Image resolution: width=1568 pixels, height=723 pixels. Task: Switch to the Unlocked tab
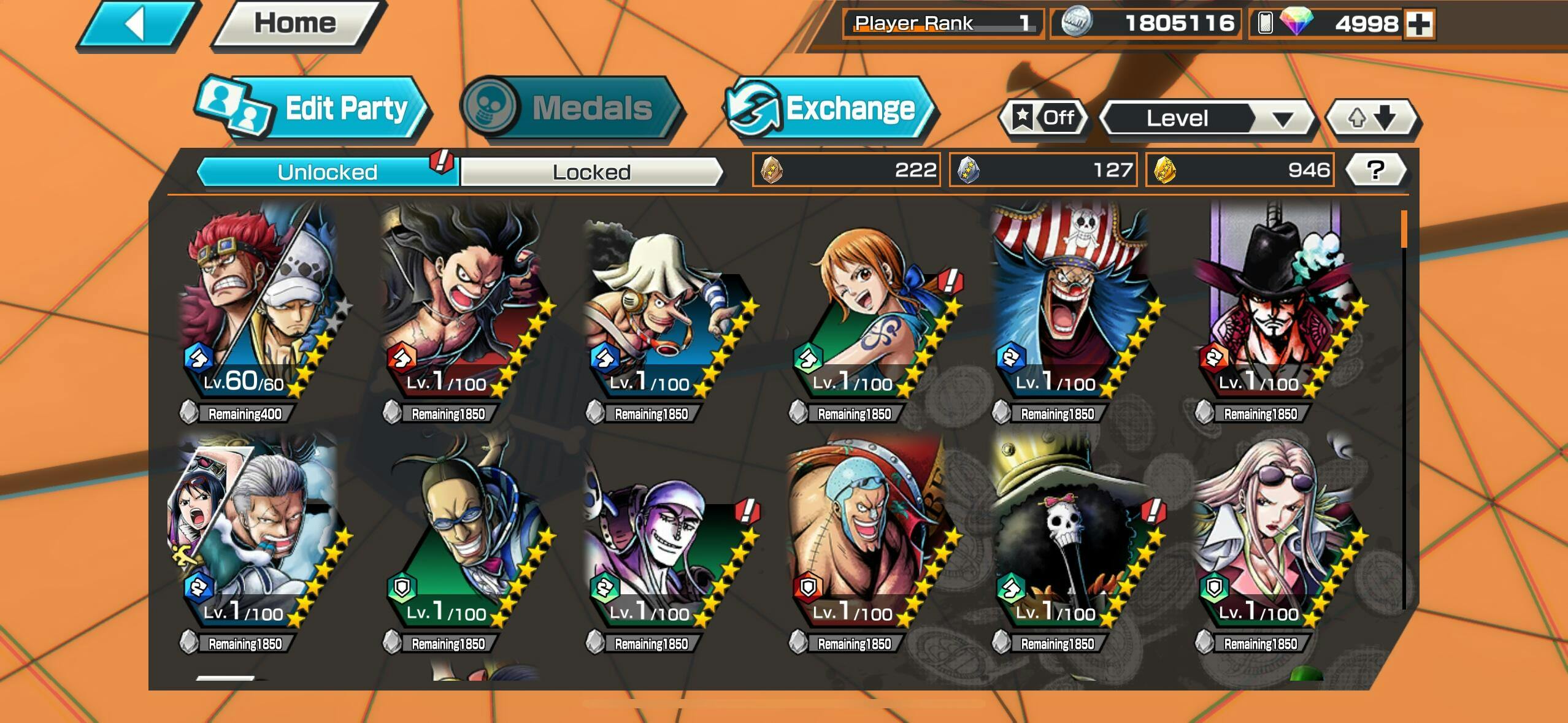(327, 172)
